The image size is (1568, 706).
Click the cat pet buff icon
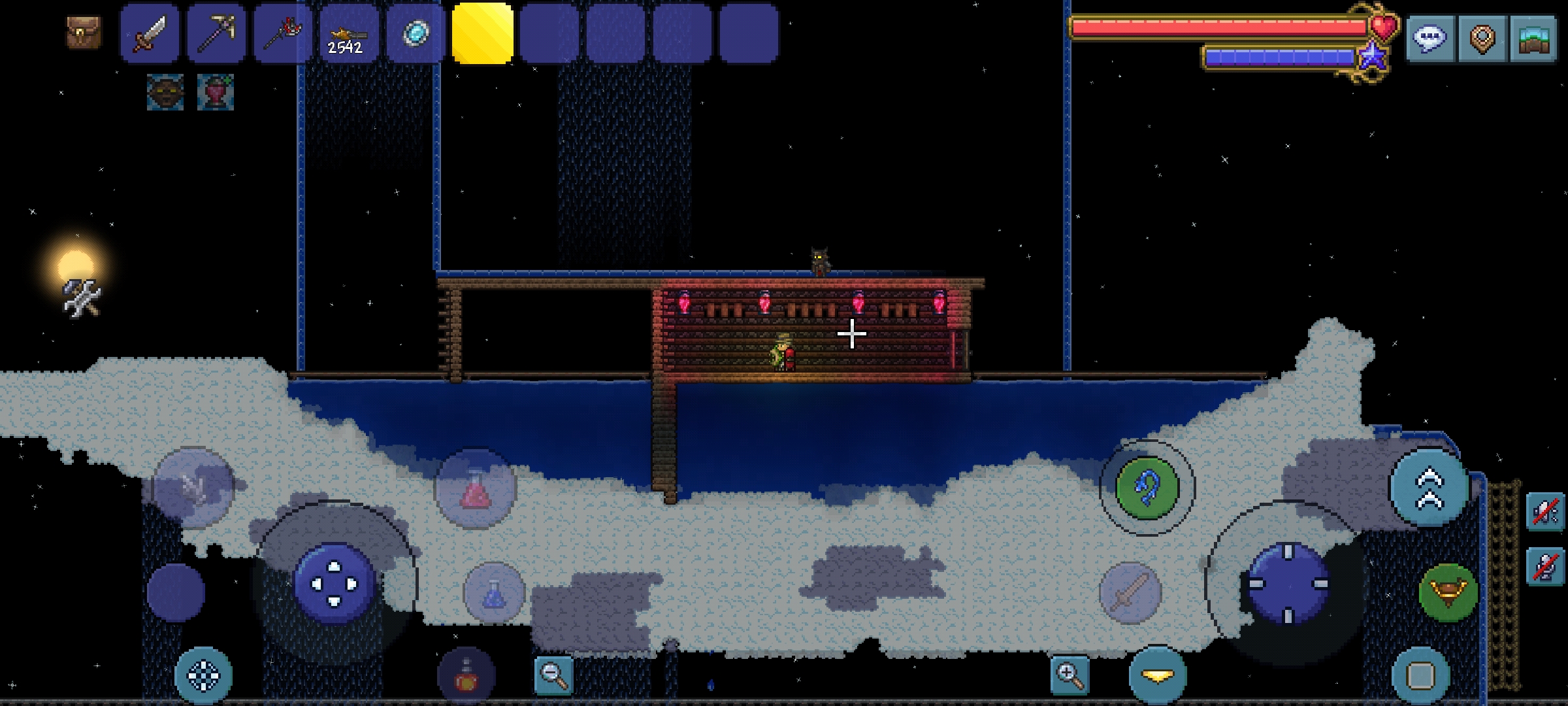[x=165, y=92]
